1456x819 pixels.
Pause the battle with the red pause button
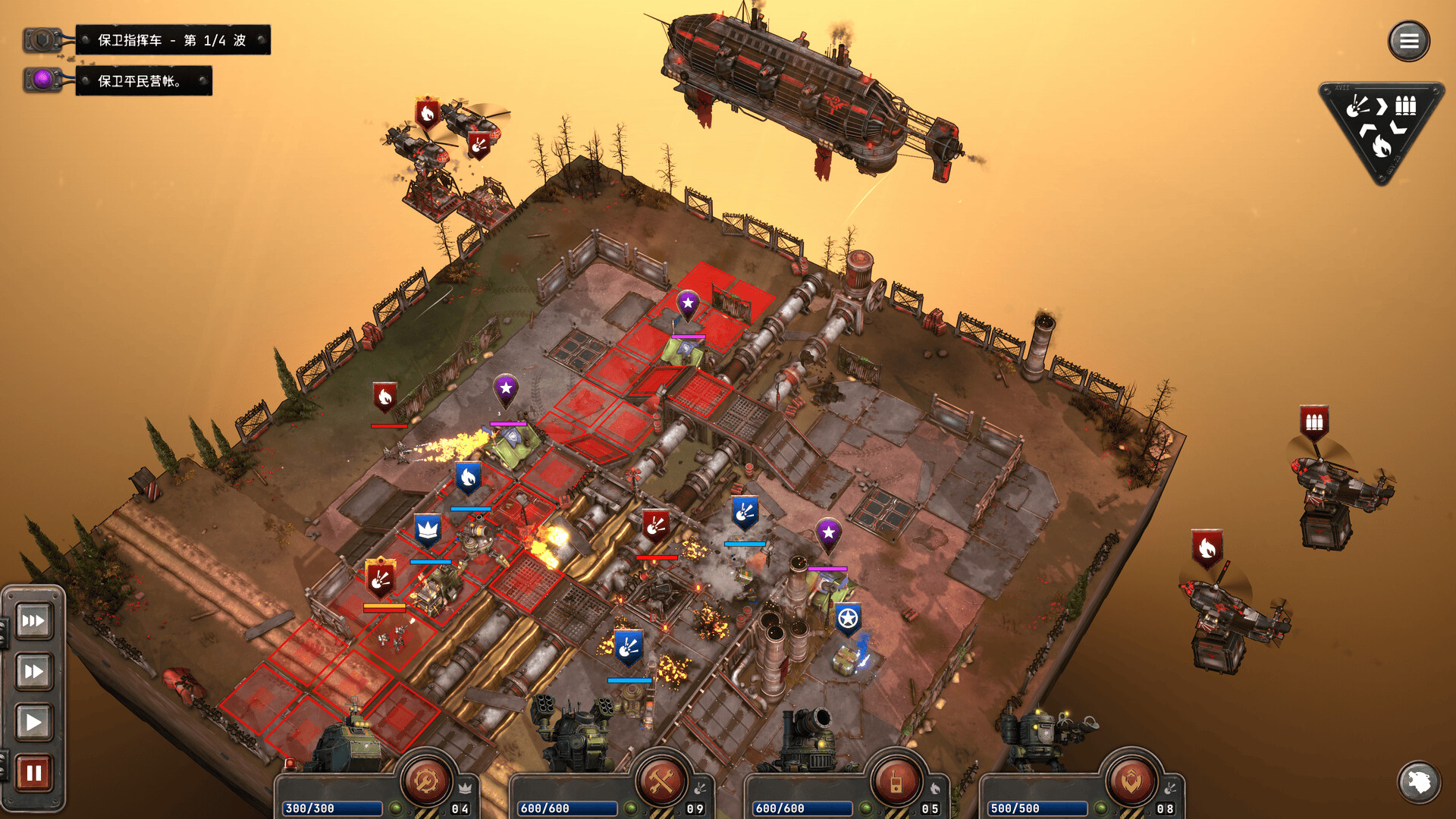33,773
